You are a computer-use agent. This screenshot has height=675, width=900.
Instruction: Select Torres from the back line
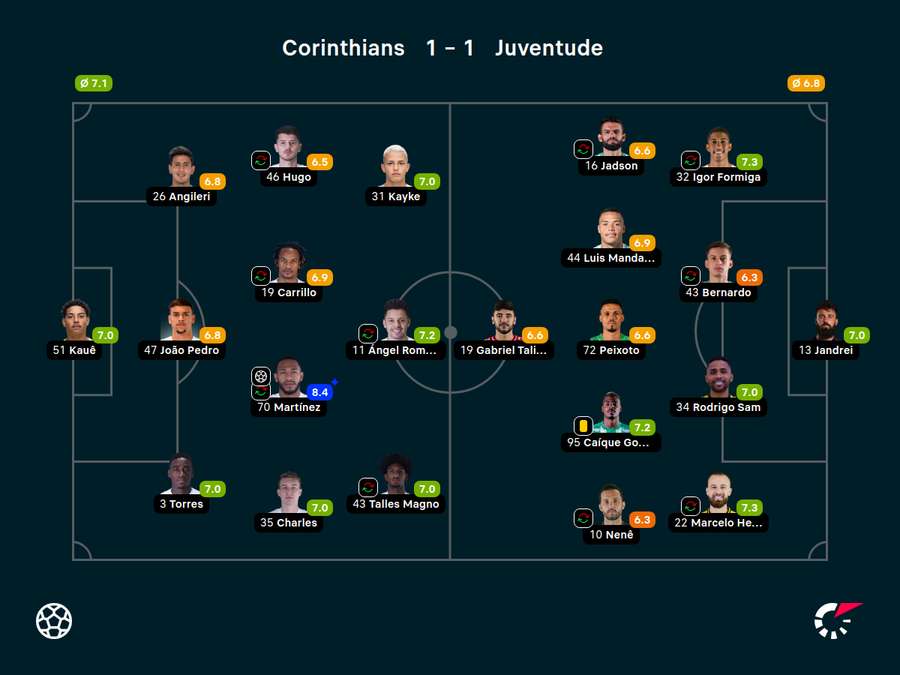pos(181,477)
